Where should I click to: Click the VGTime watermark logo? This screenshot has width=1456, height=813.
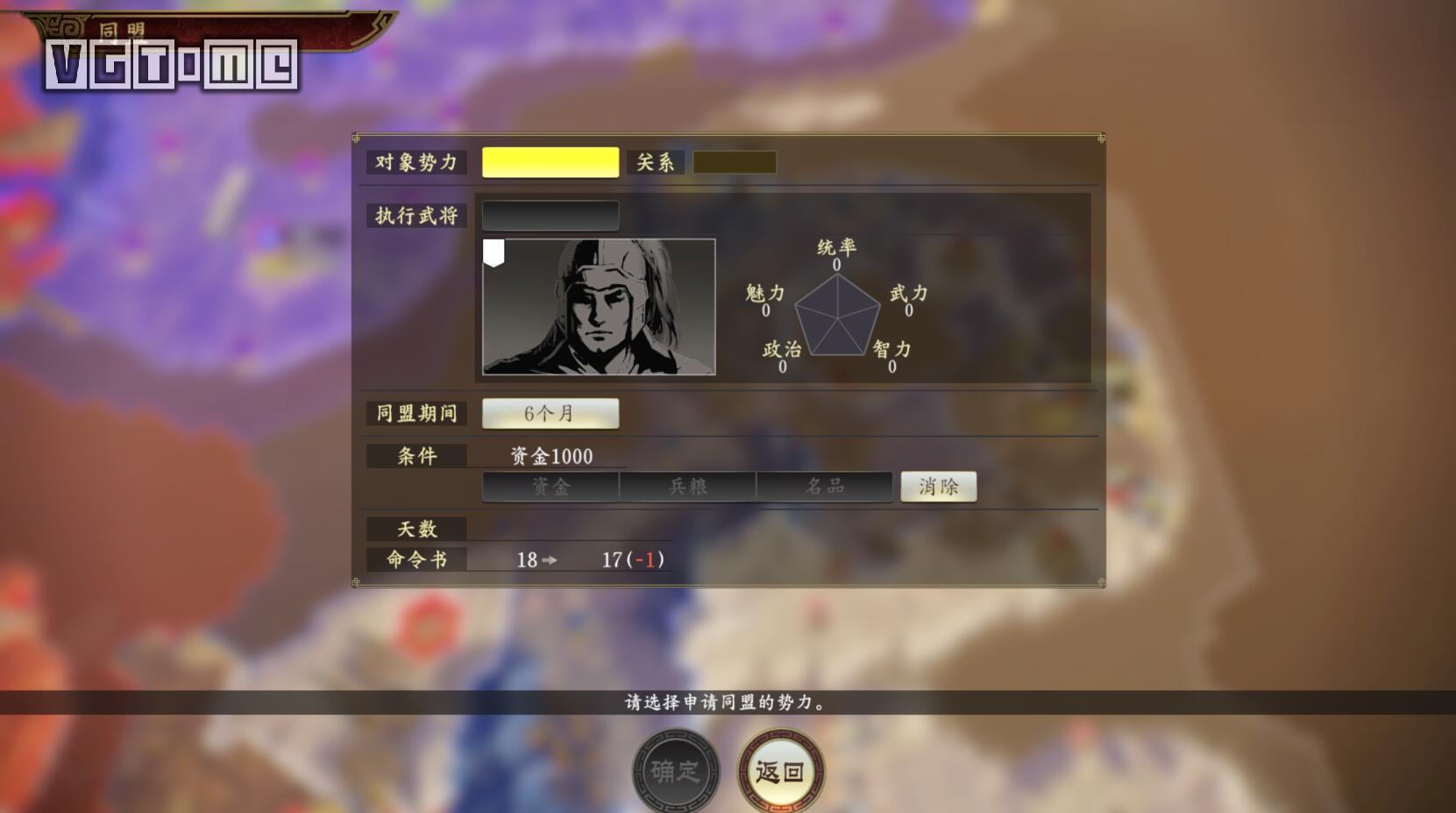tap(172, 64)
